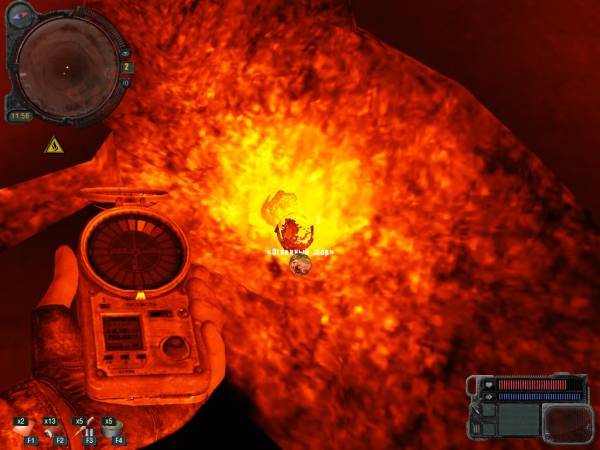
Task: Click the yellow fire hazard warning icon
Action: [x=52, y=146]
